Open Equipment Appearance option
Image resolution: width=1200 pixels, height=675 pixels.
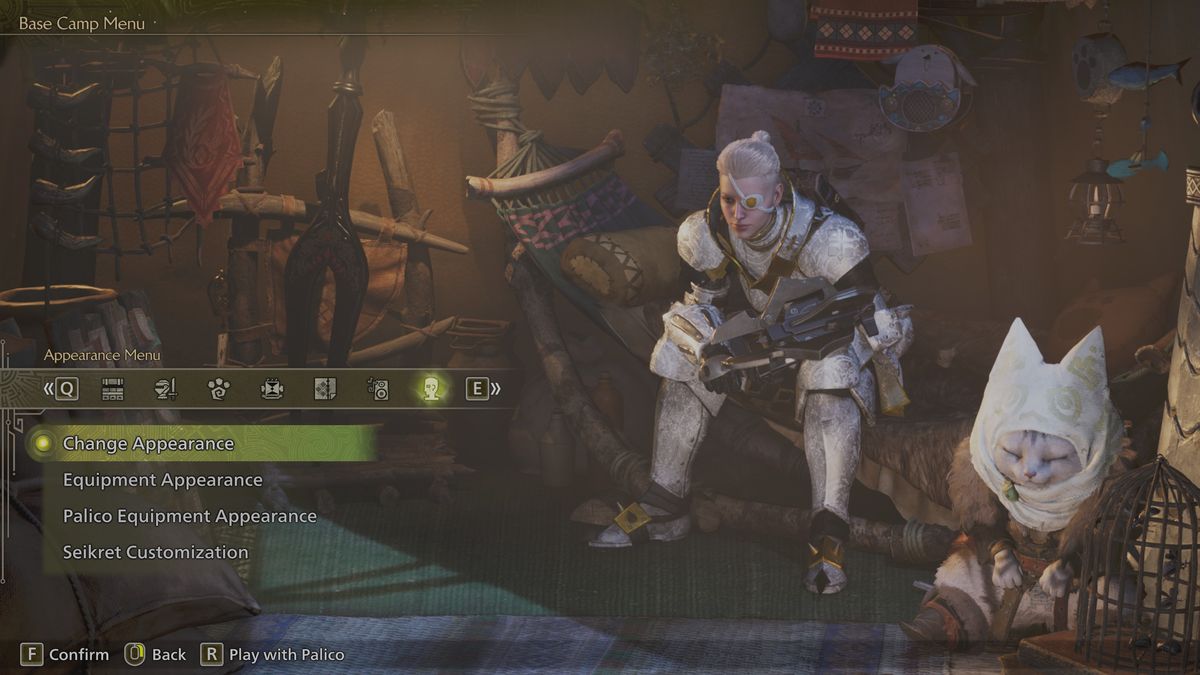162,480
